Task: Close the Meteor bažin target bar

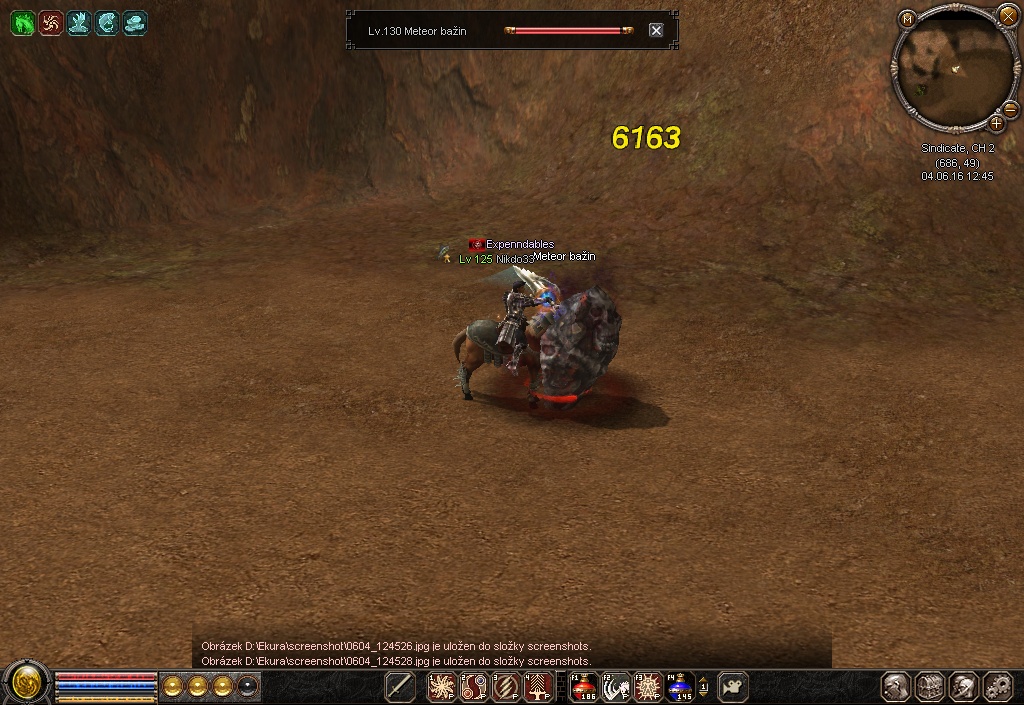Action: tap(656, 30)
